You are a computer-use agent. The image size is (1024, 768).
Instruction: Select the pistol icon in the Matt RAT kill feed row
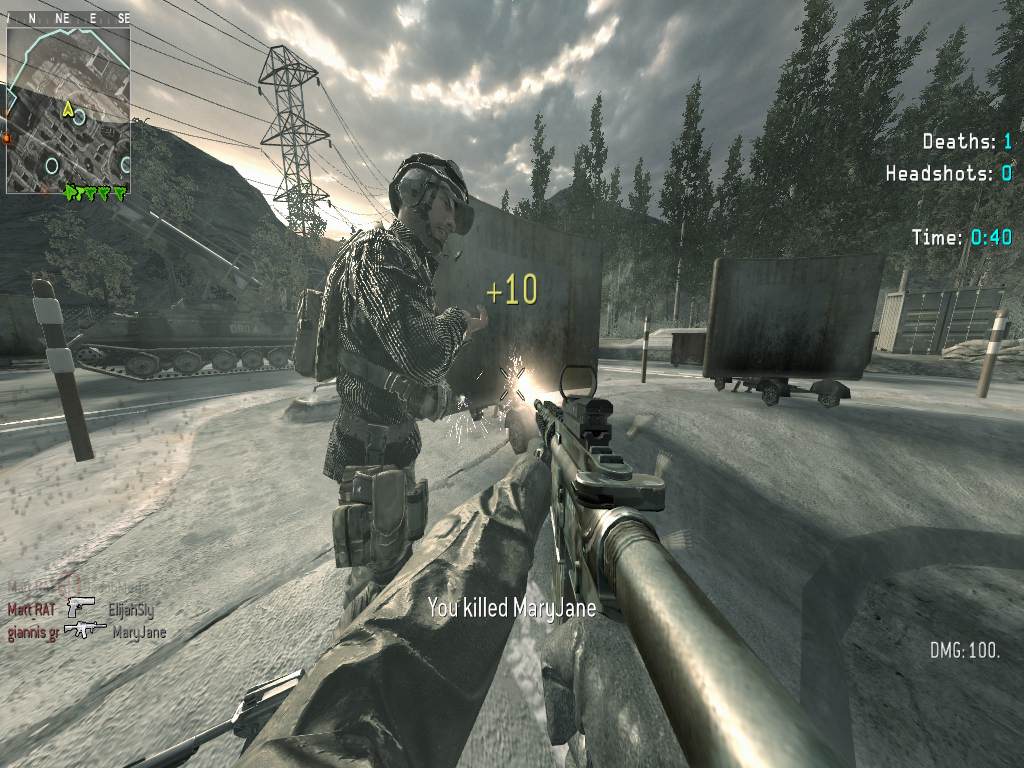[x=80, y=606]
